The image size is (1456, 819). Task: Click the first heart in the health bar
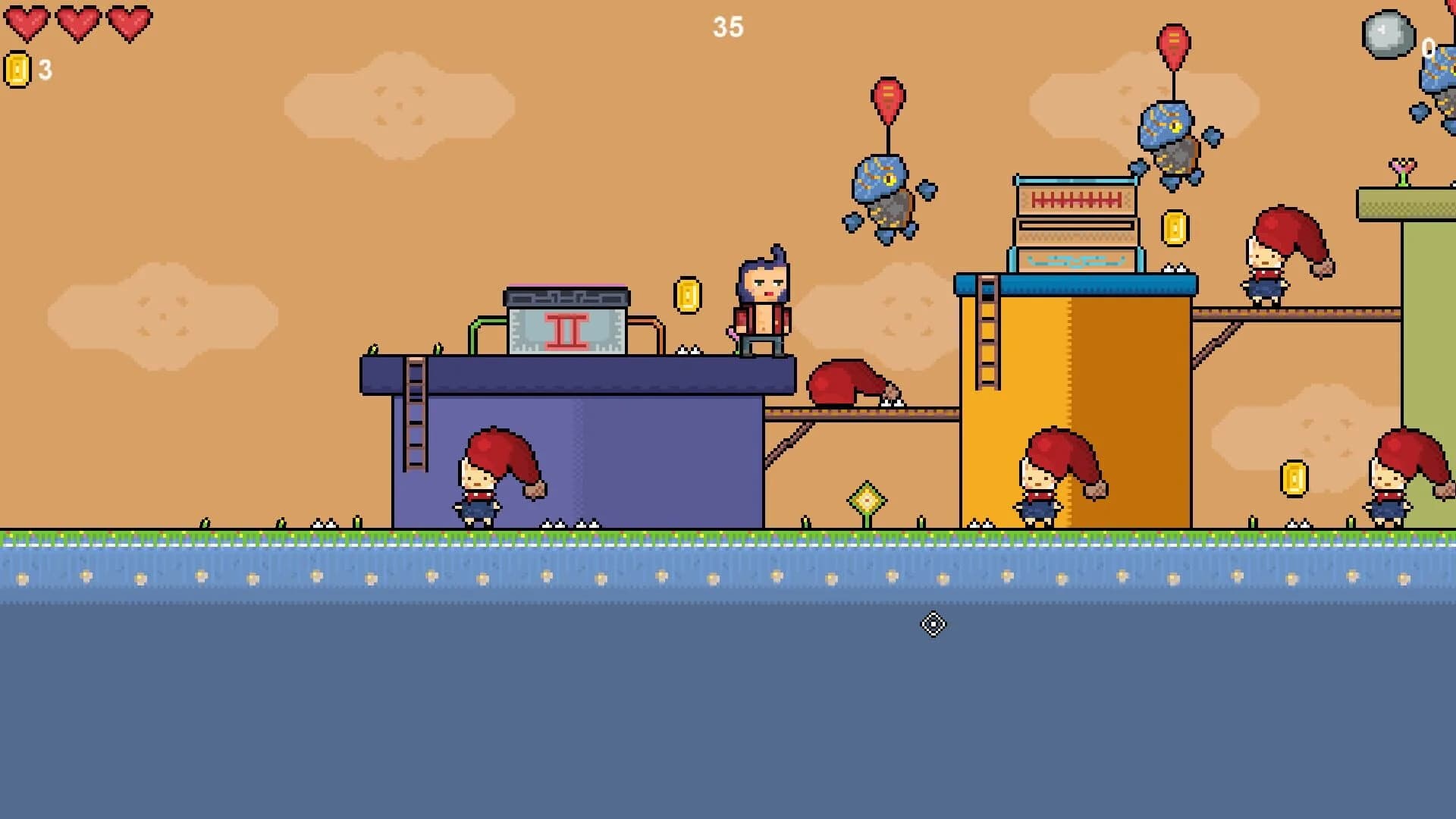point(27,19)
